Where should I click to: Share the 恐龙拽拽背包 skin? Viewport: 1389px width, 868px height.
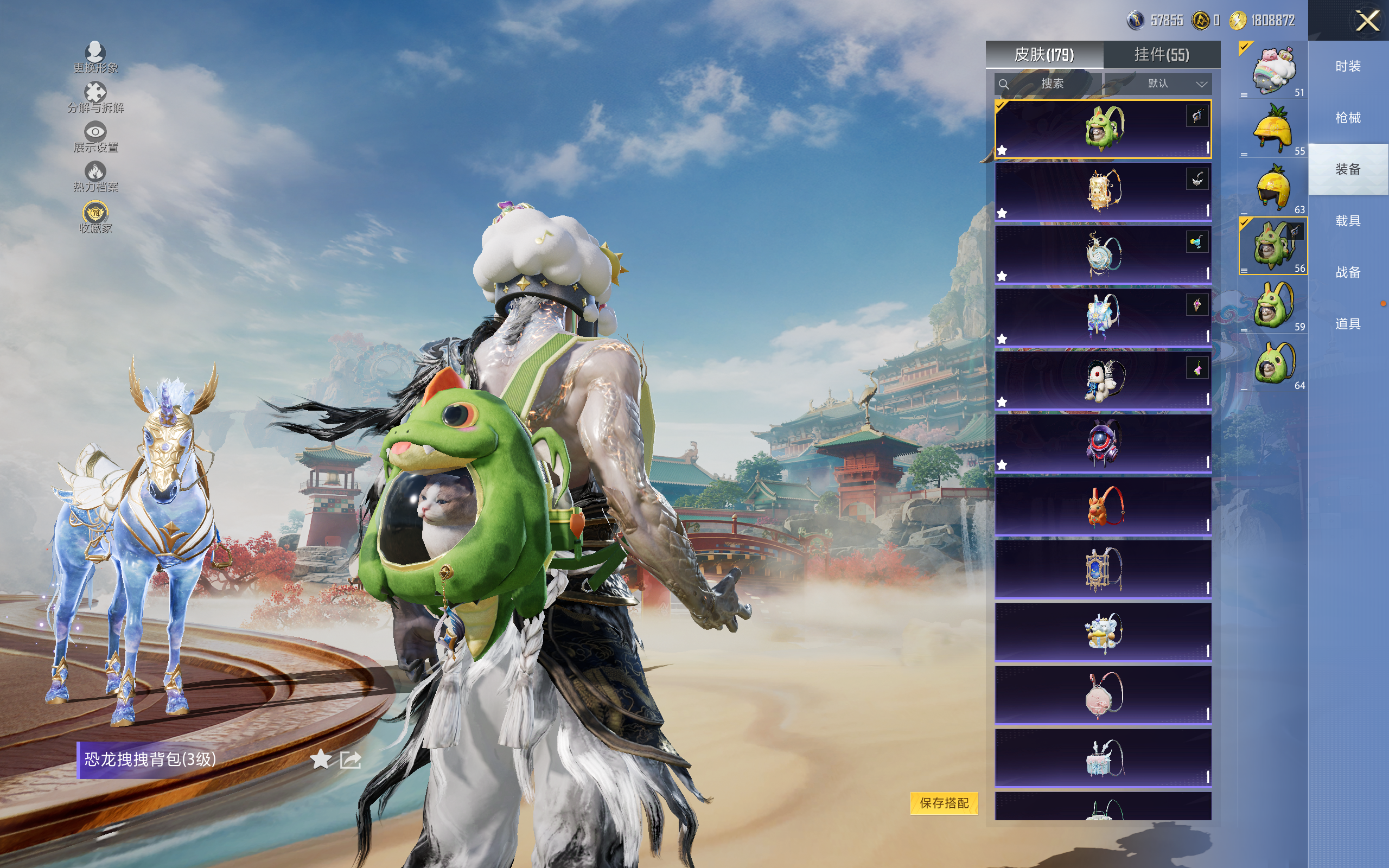pos(350,759)
